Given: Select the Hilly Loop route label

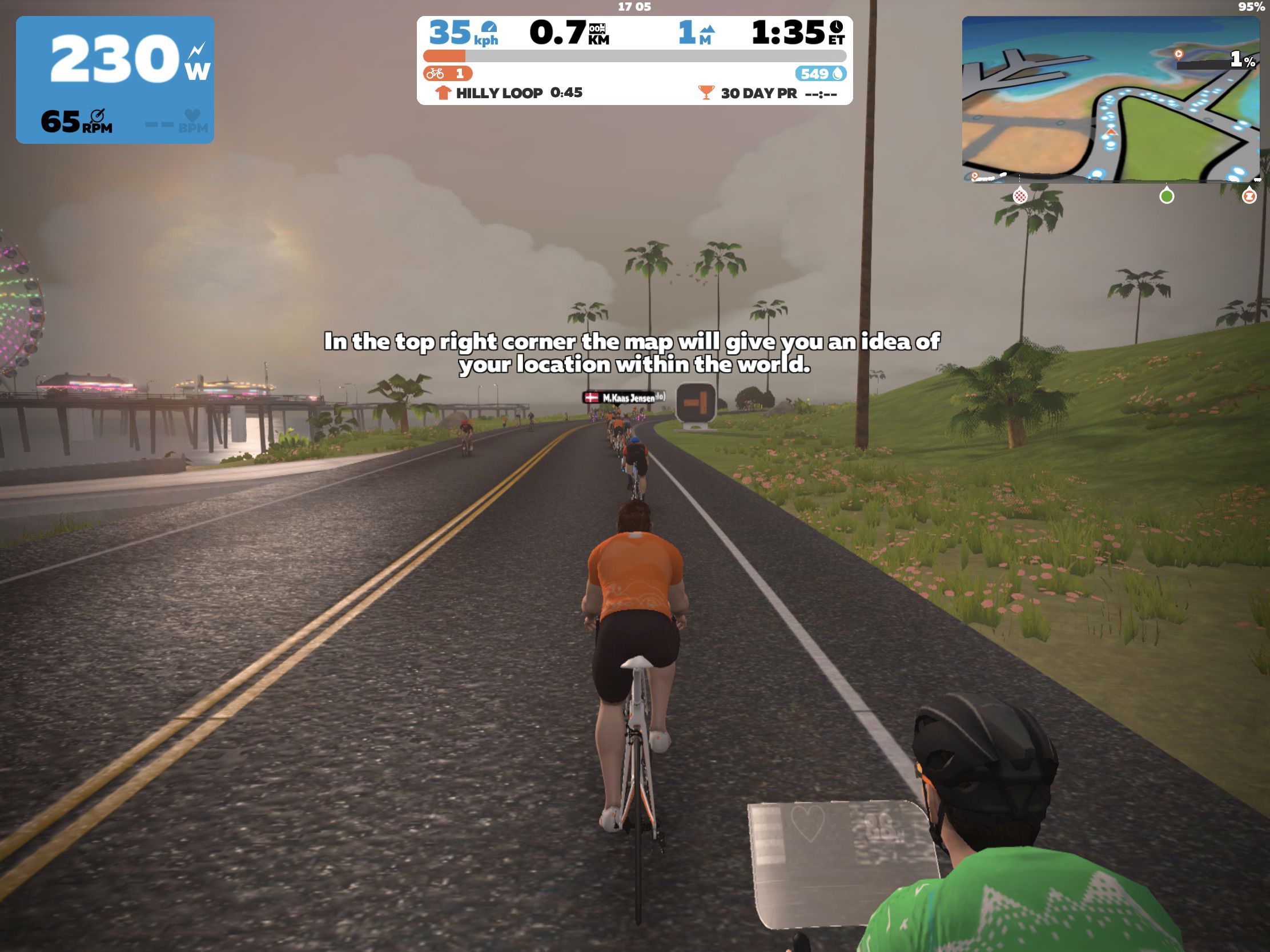Looking at the screenshot, I should 499,93.
